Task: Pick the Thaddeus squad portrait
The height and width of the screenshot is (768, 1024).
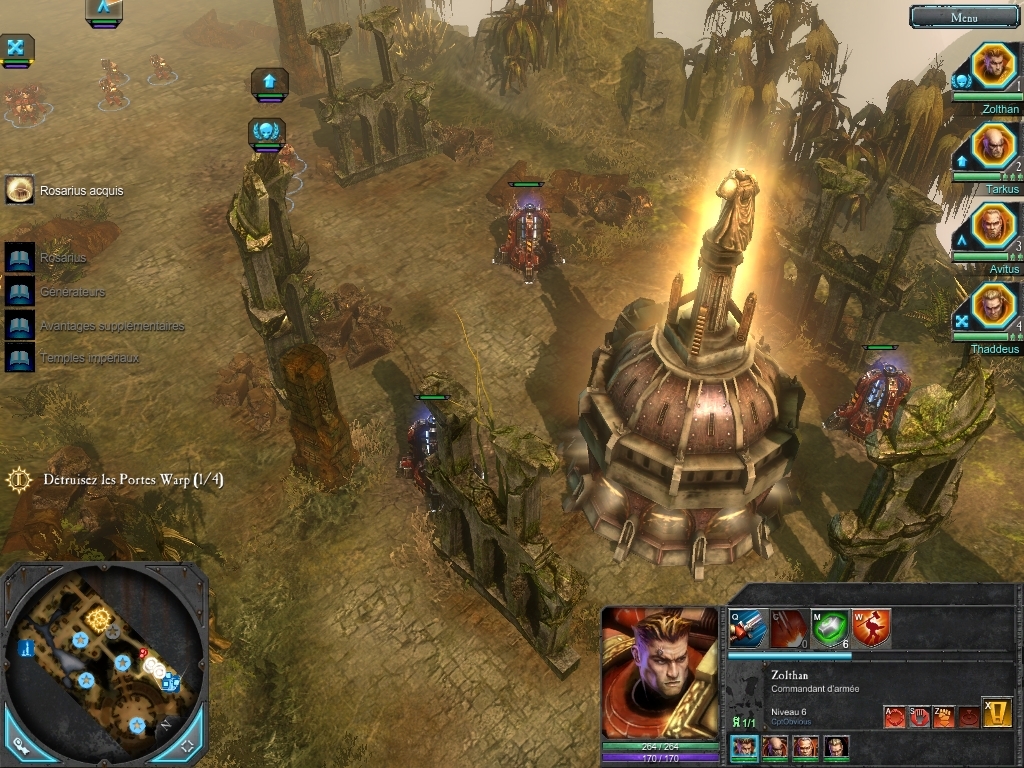Action: click(x=992, y=307)
